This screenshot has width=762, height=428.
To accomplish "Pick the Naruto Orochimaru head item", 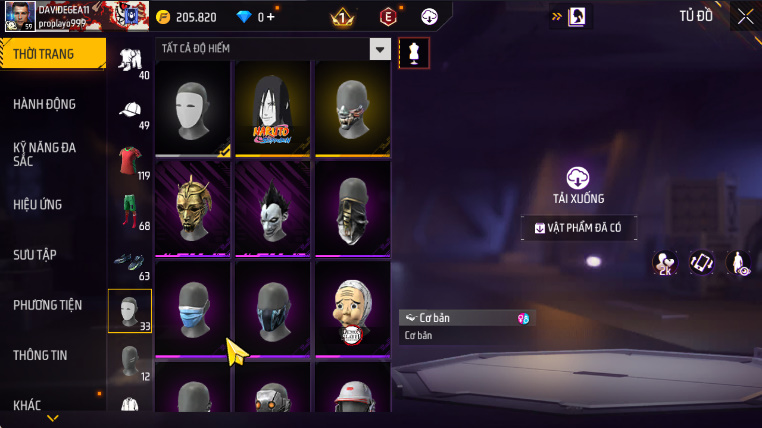I will click(273, 108).
